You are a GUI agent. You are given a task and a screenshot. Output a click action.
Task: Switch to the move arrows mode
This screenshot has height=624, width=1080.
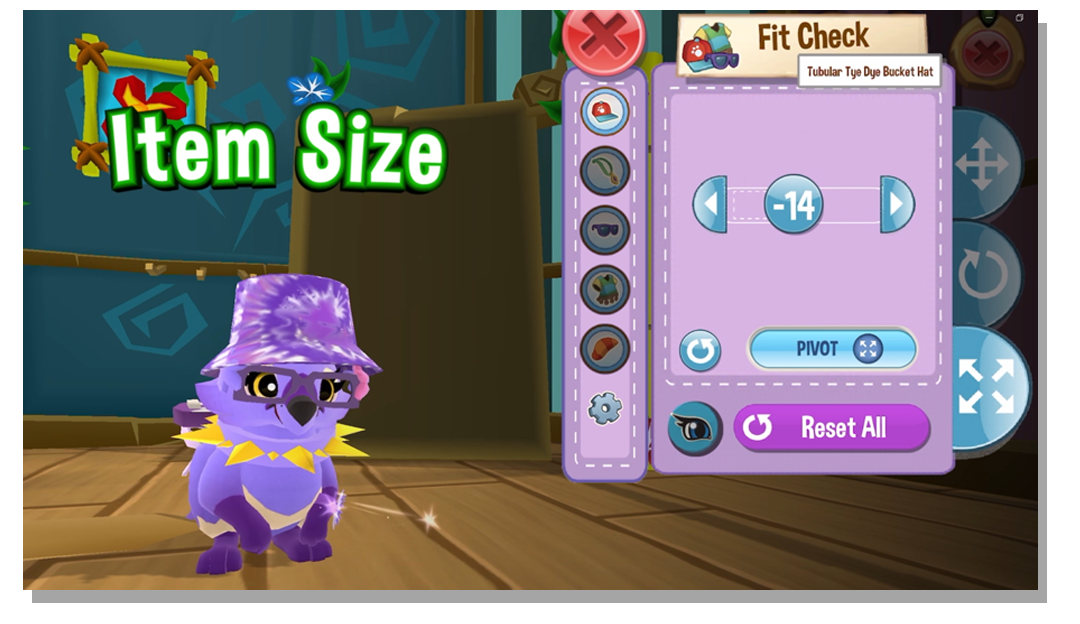pyautogui.click(x=984, y=165)
